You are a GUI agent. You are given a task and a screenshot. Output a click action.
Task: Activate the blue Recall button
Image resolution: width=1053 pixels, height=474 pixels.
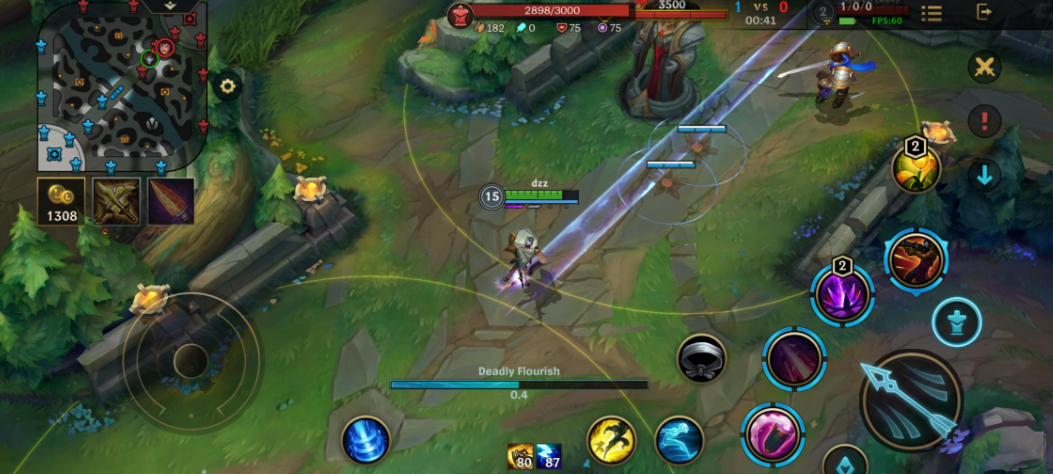click(x=365, y=440)
